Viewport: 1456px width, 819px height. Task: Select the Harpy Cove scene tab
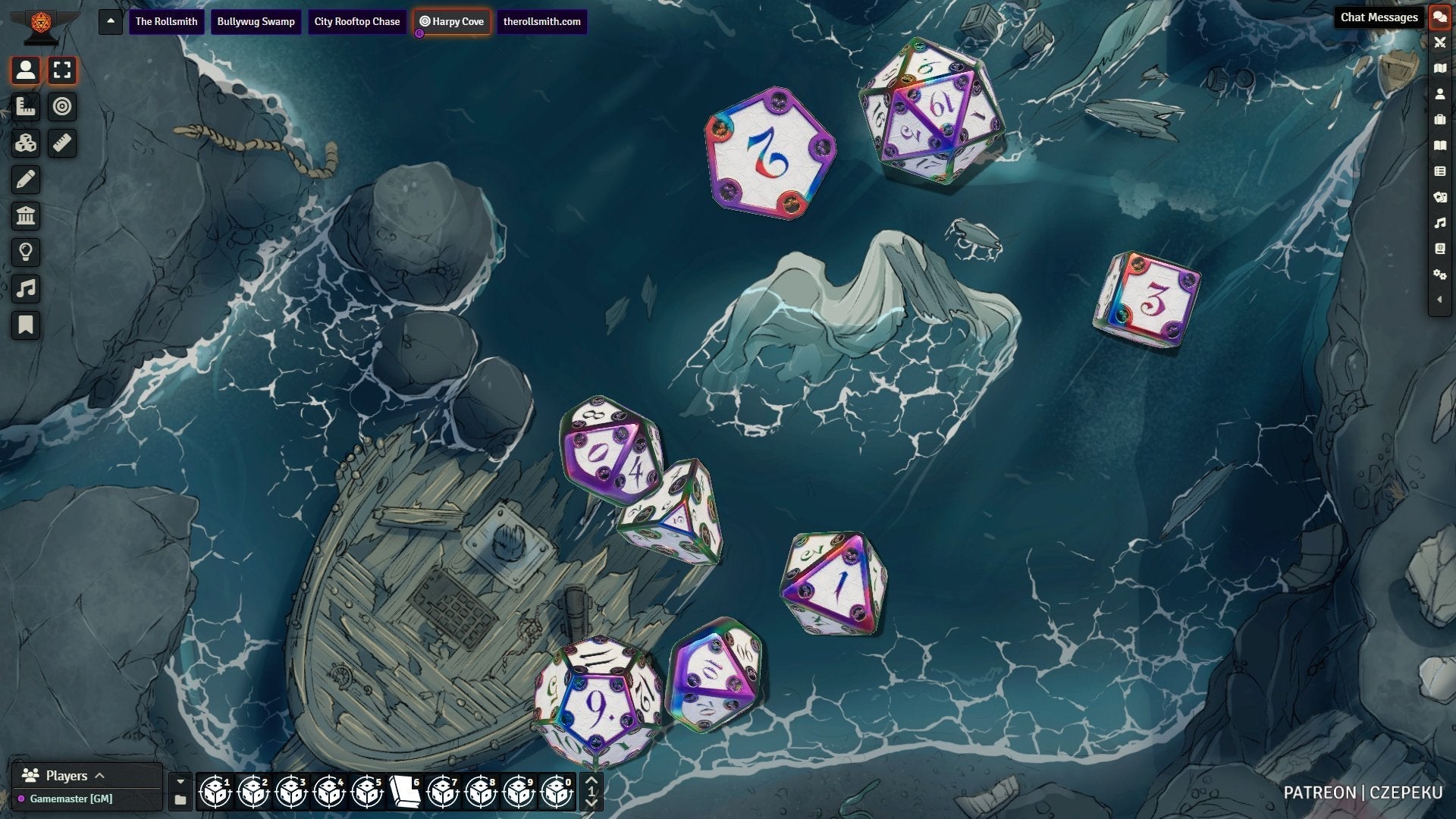452,21
